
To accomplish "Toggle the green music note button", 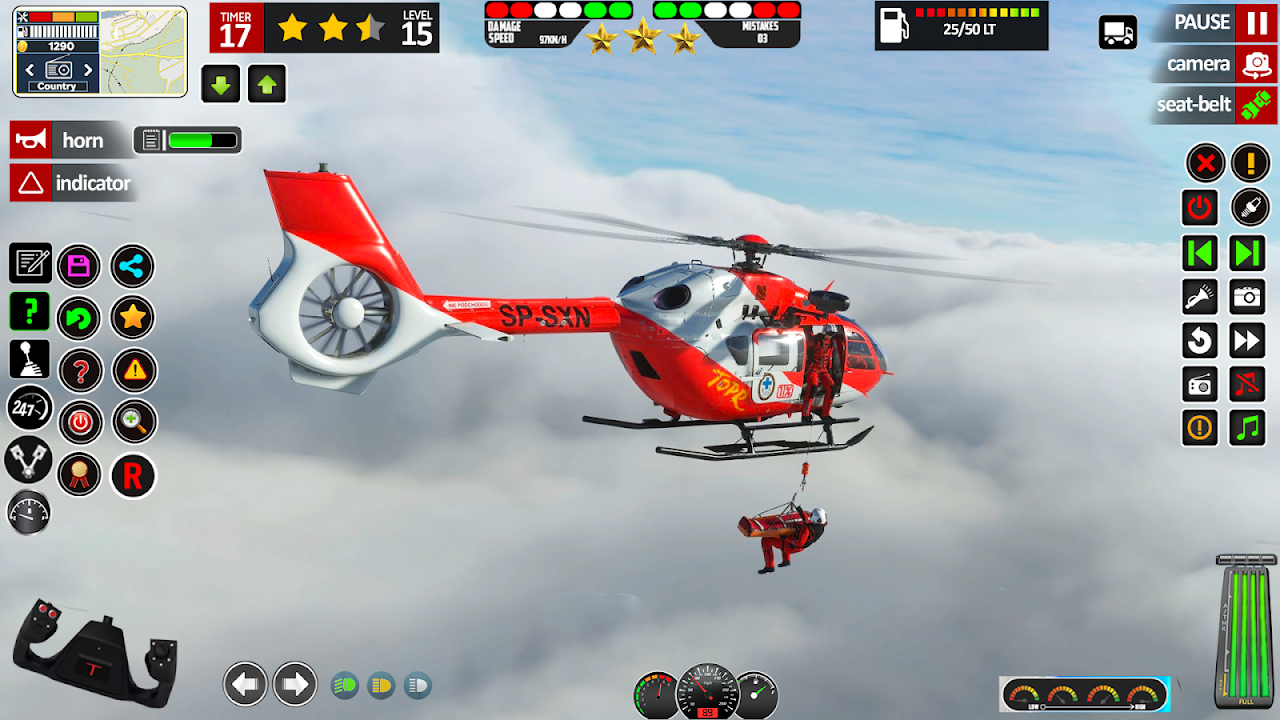I will tap(1248, 427).
